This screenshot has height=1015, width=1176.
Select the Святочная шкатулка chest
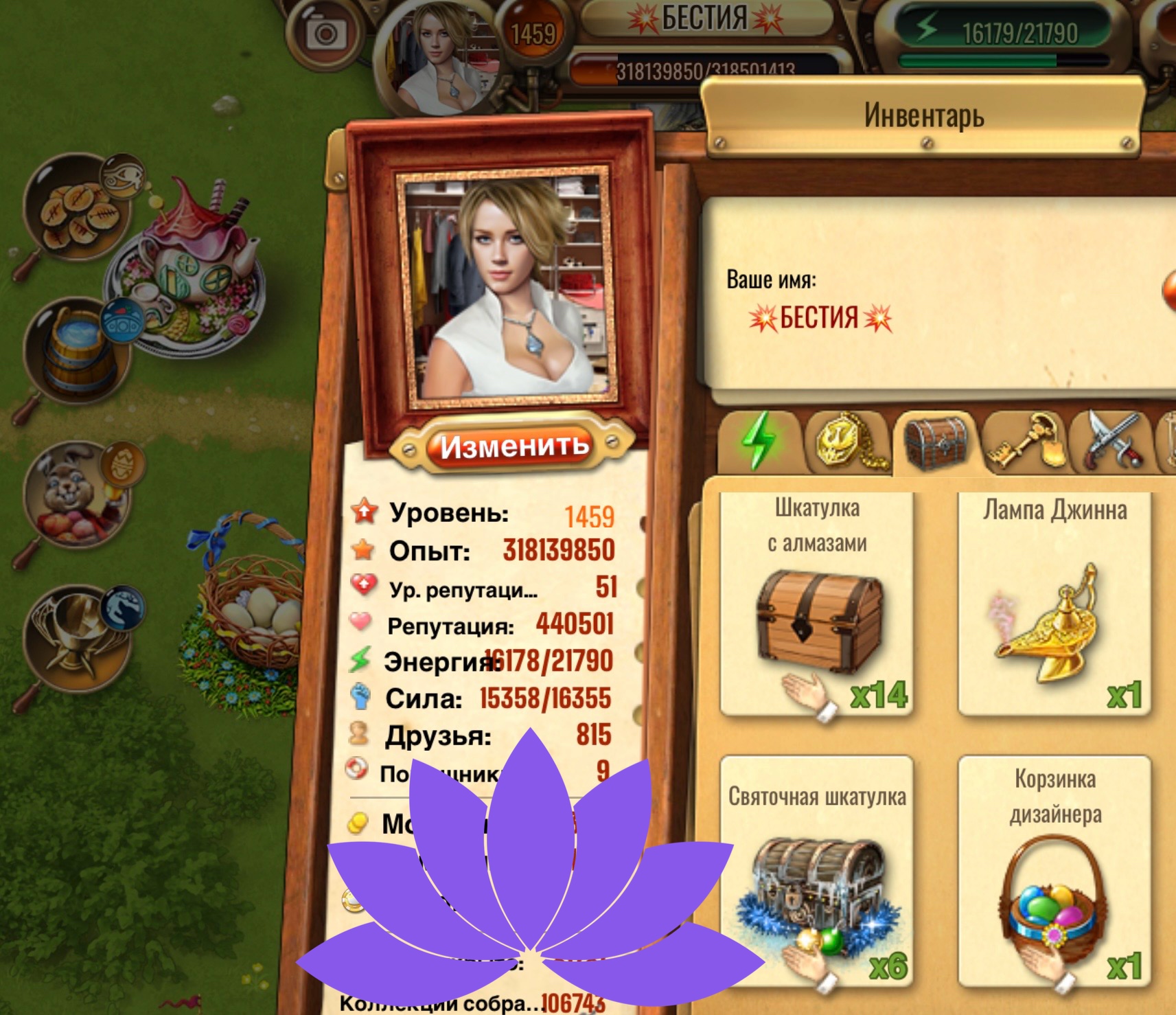click(817, 871)
